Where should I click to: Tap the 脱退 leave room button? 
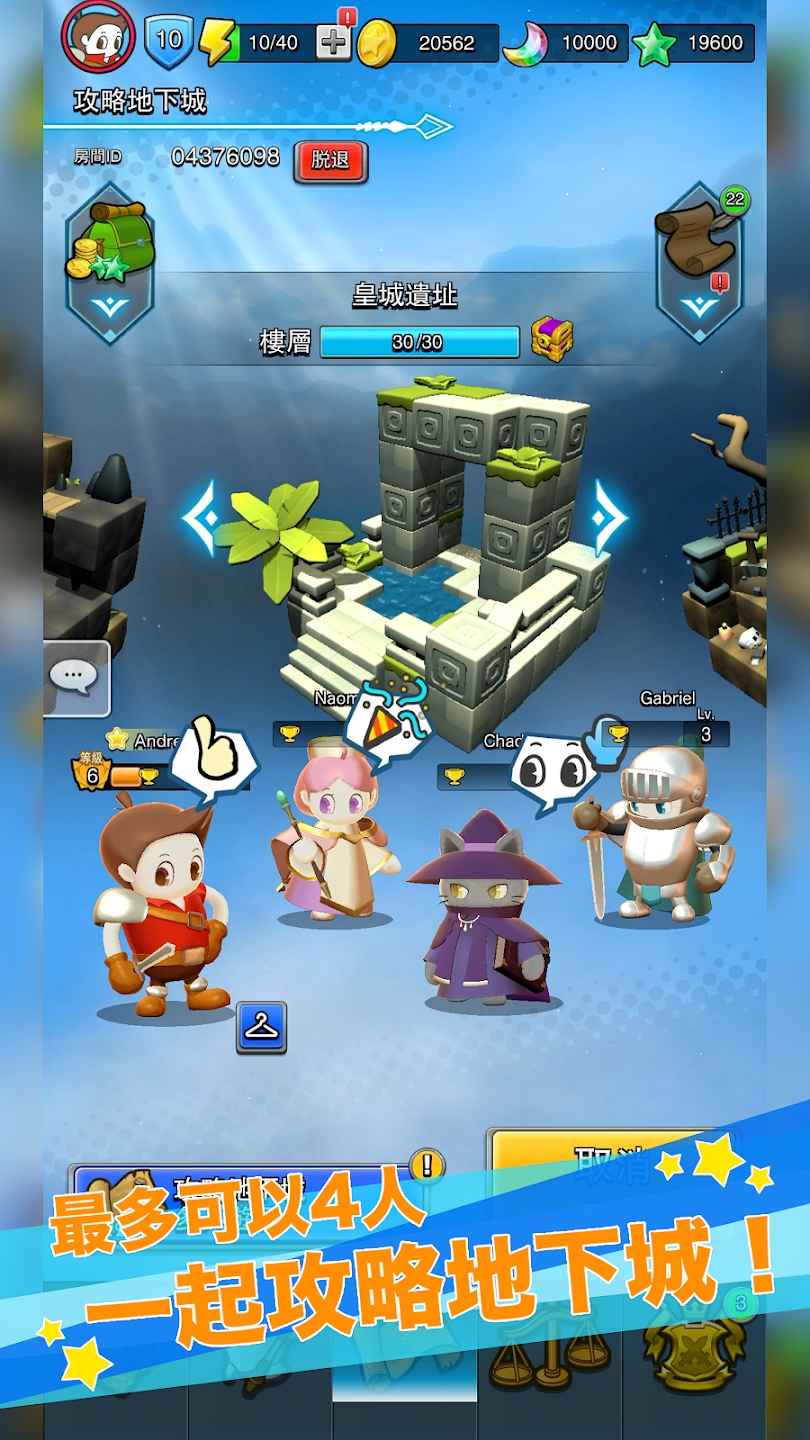pyautogui.click(x=331, y=162)
